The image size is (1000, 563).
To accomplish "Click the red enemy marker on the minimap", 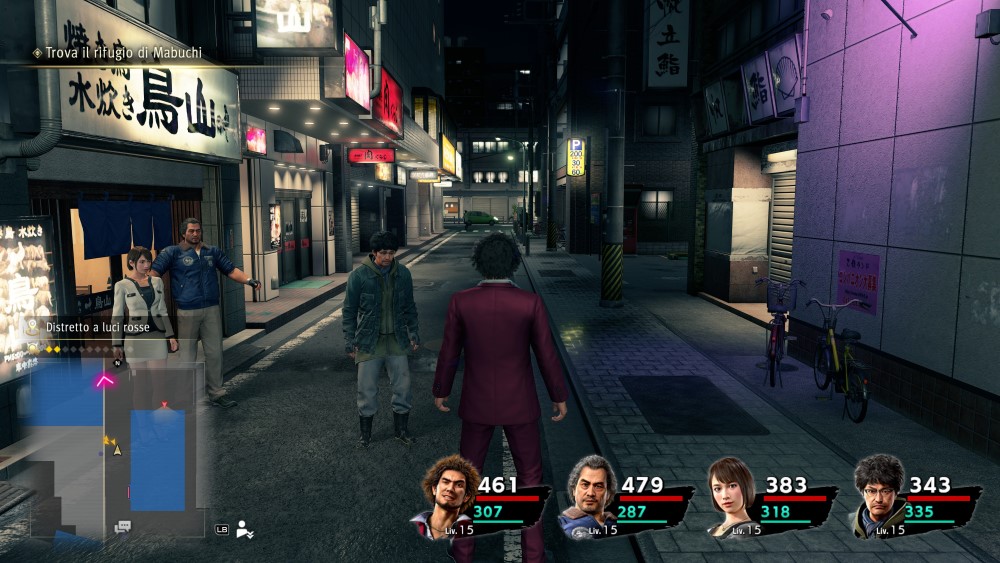I will [x=164, y=405].
